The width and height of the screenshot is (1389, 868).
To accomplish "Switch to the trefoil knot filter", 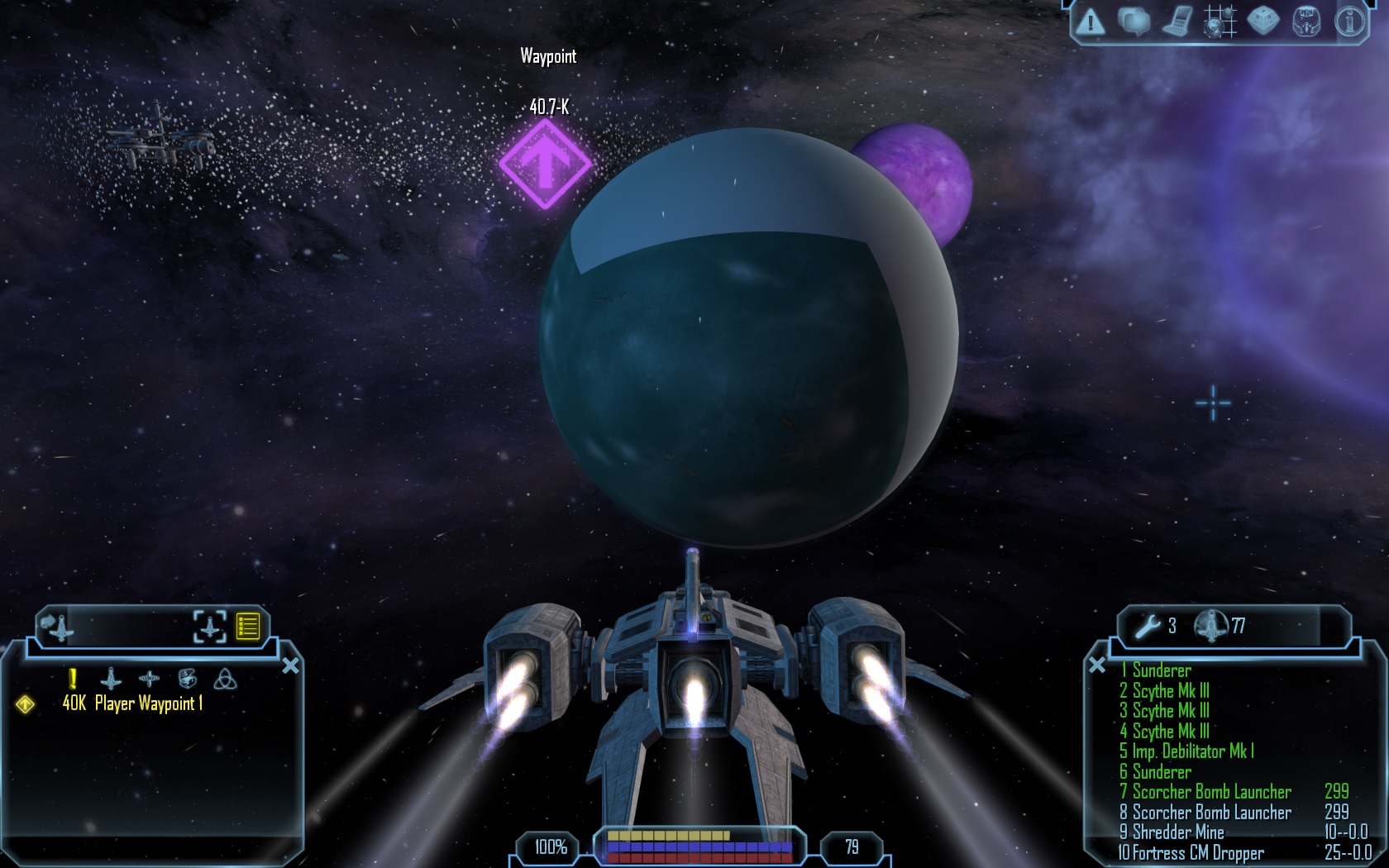I will (x=225, y=680).
